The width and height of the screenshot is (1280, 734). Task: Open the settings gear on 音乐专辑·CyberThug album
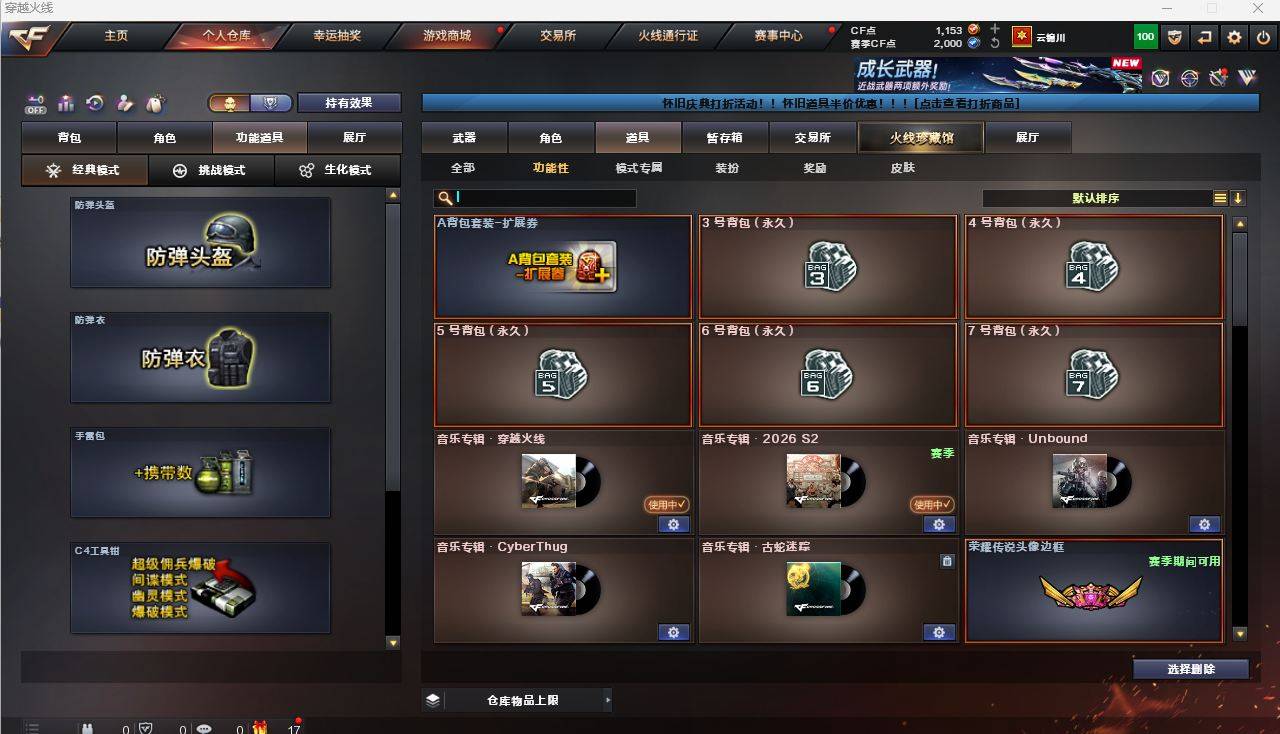tap(673, 632)
